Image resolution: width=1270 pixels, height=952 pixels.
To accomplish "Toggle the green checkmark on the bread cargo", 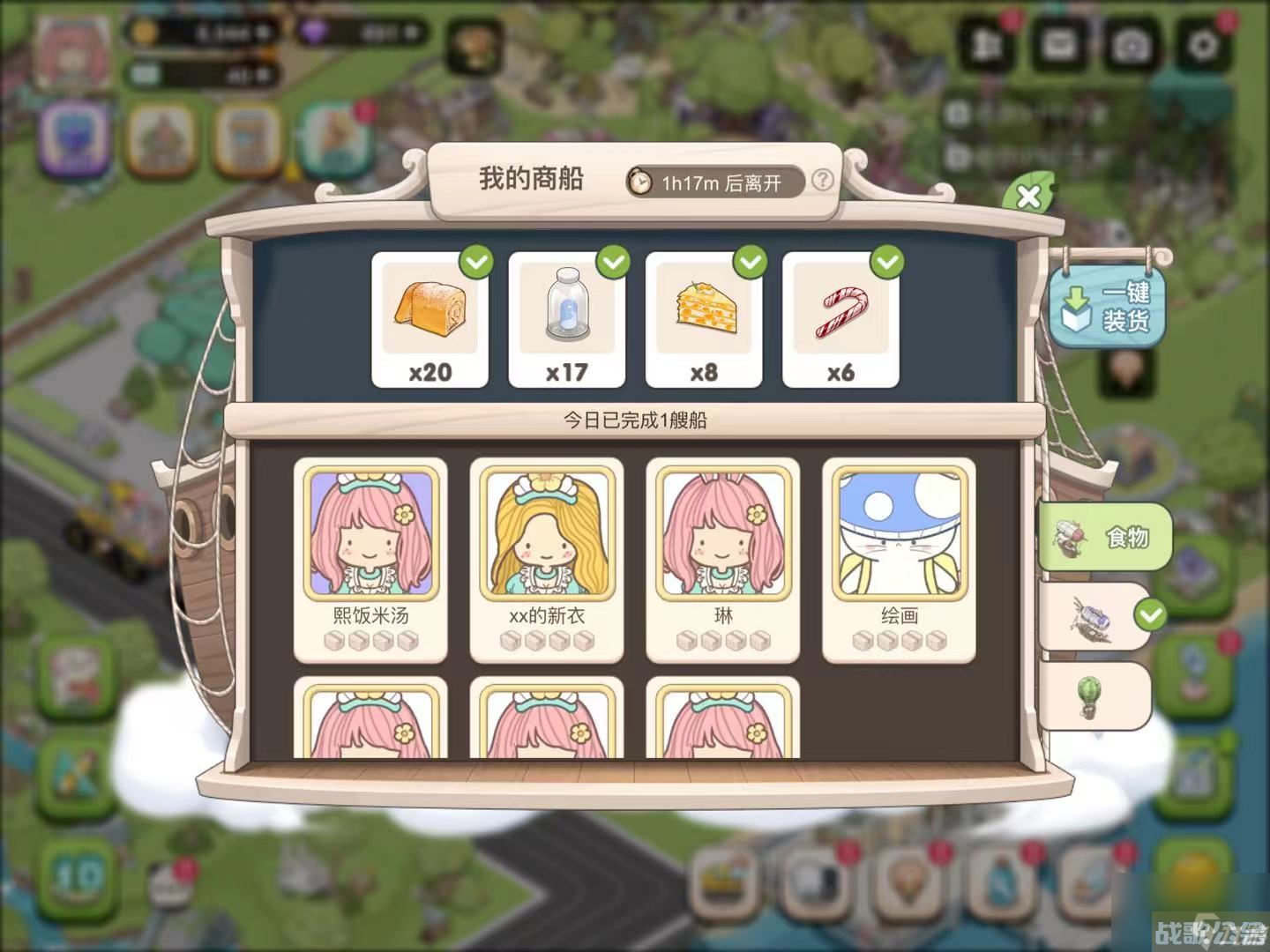I will tap(475, 262).
